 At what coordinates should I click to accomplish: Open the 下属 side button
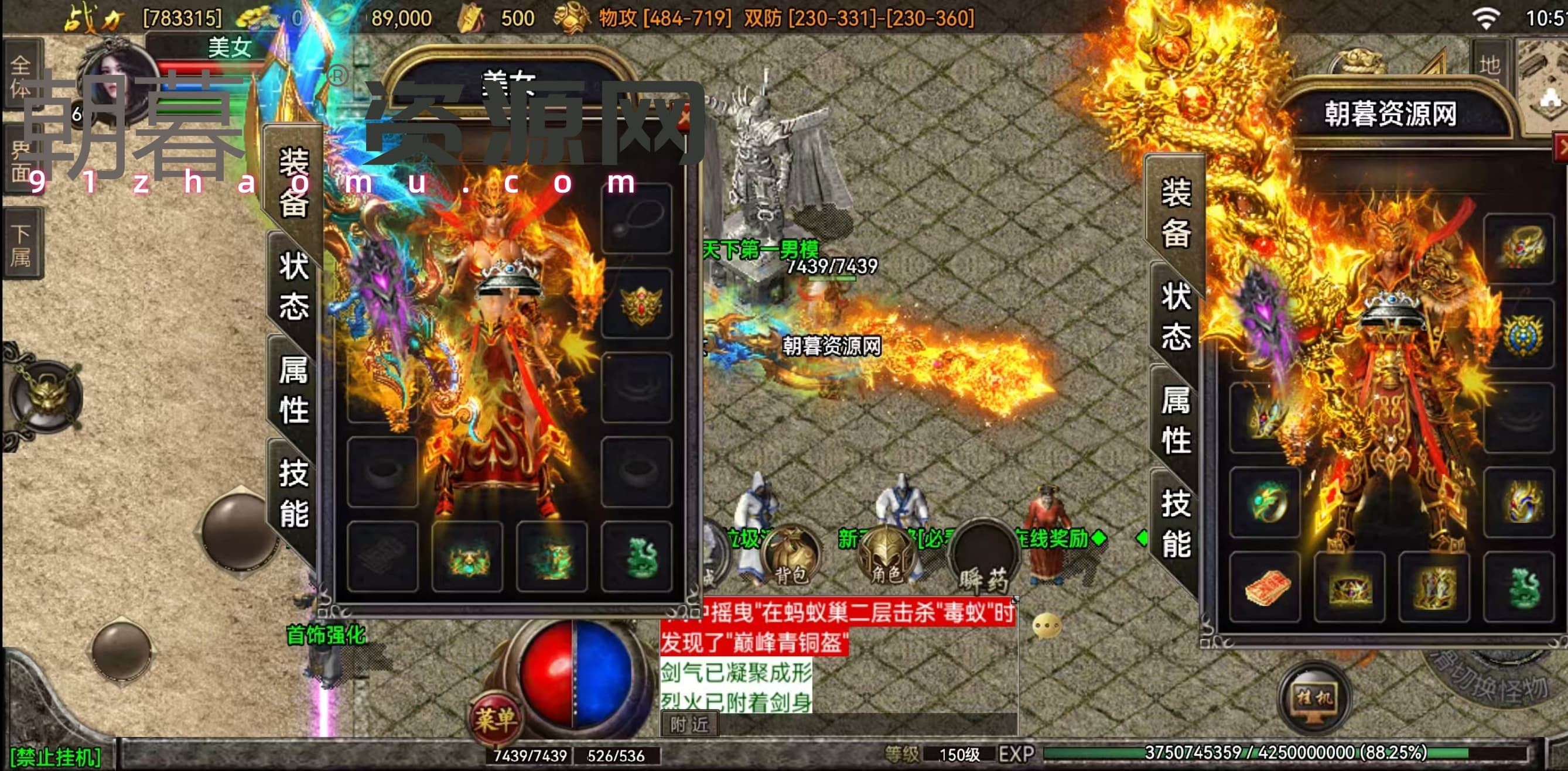(x=21, y=245)
